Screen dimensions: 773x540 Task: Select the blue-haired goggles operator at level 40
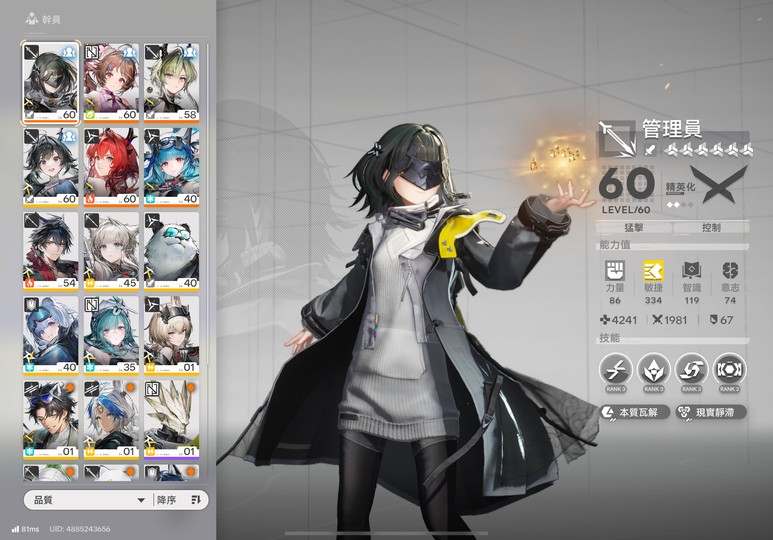pos(172,166)
